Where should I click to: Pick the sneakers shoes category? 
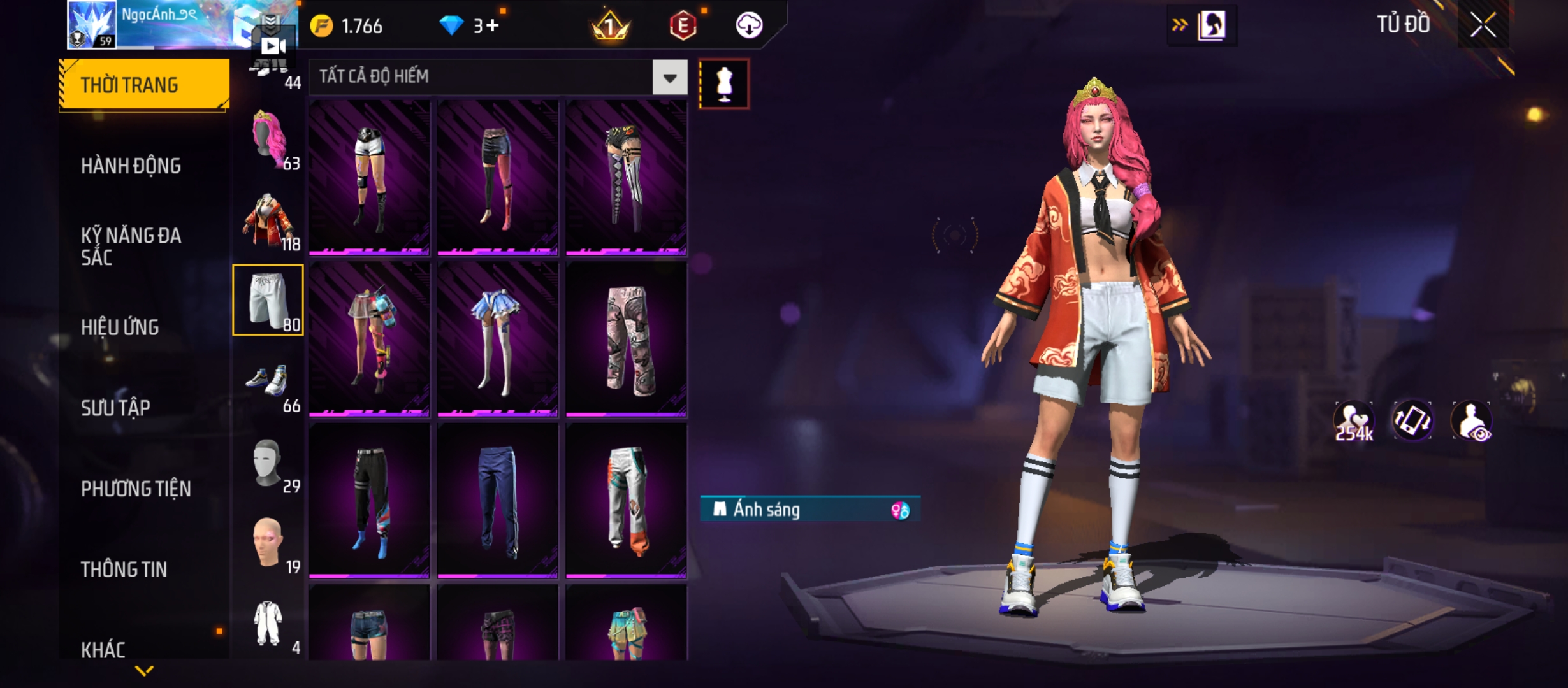268,382
